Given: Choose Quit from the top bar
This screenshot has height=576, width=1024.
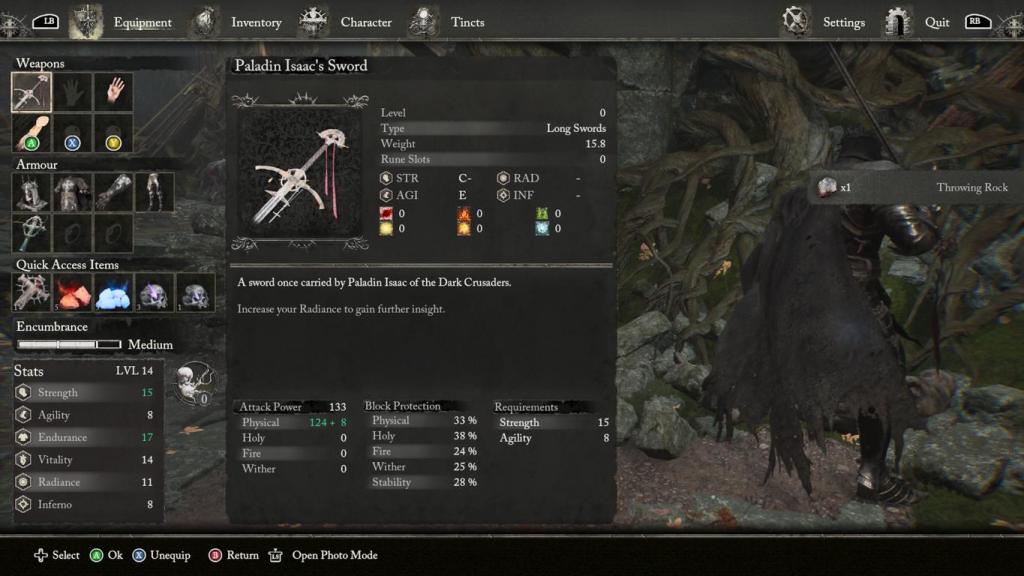Looking at the screenshot, I should [937, 22].
